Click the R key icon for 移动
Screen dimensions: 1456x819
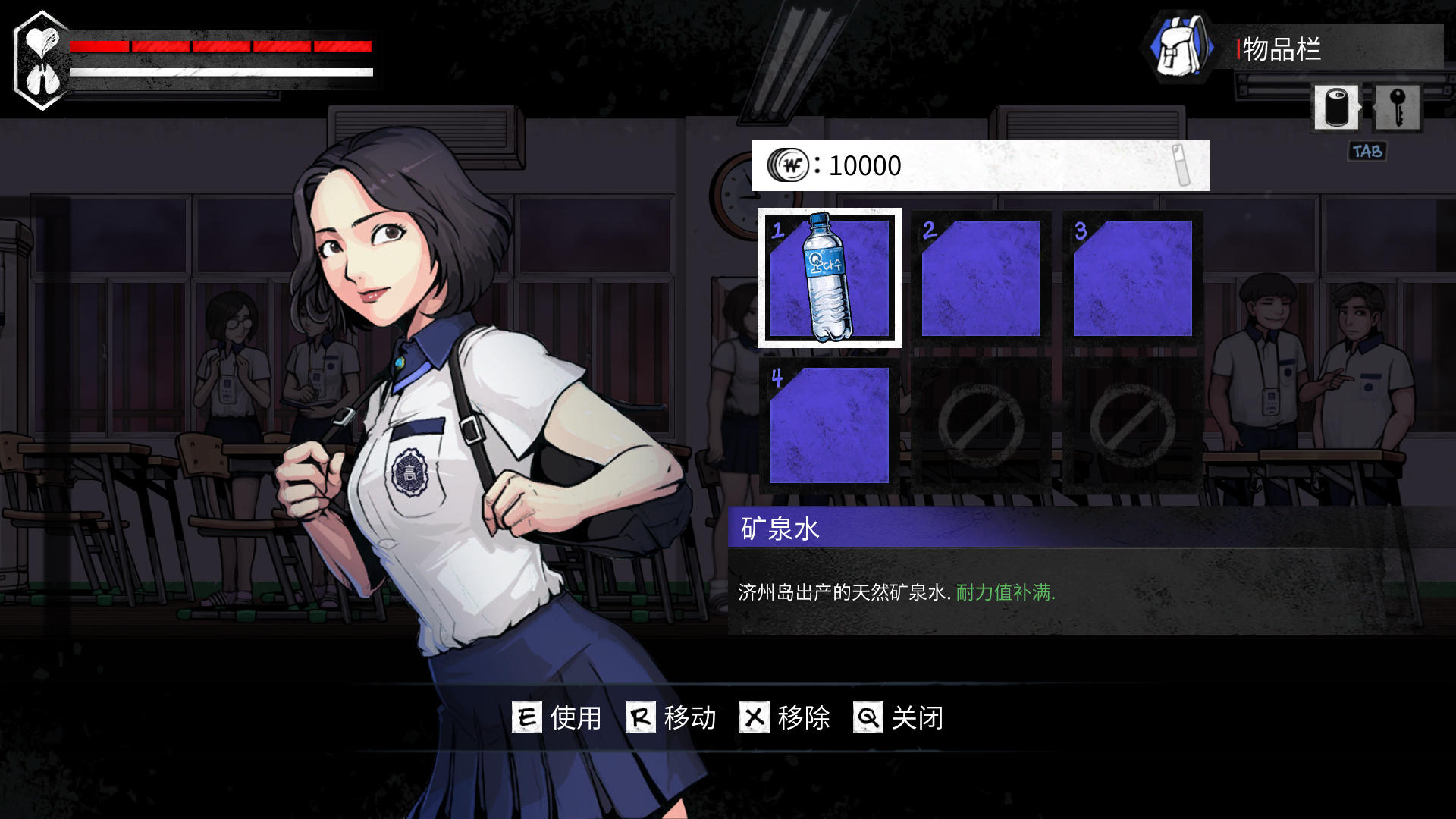tap(641, 718)
